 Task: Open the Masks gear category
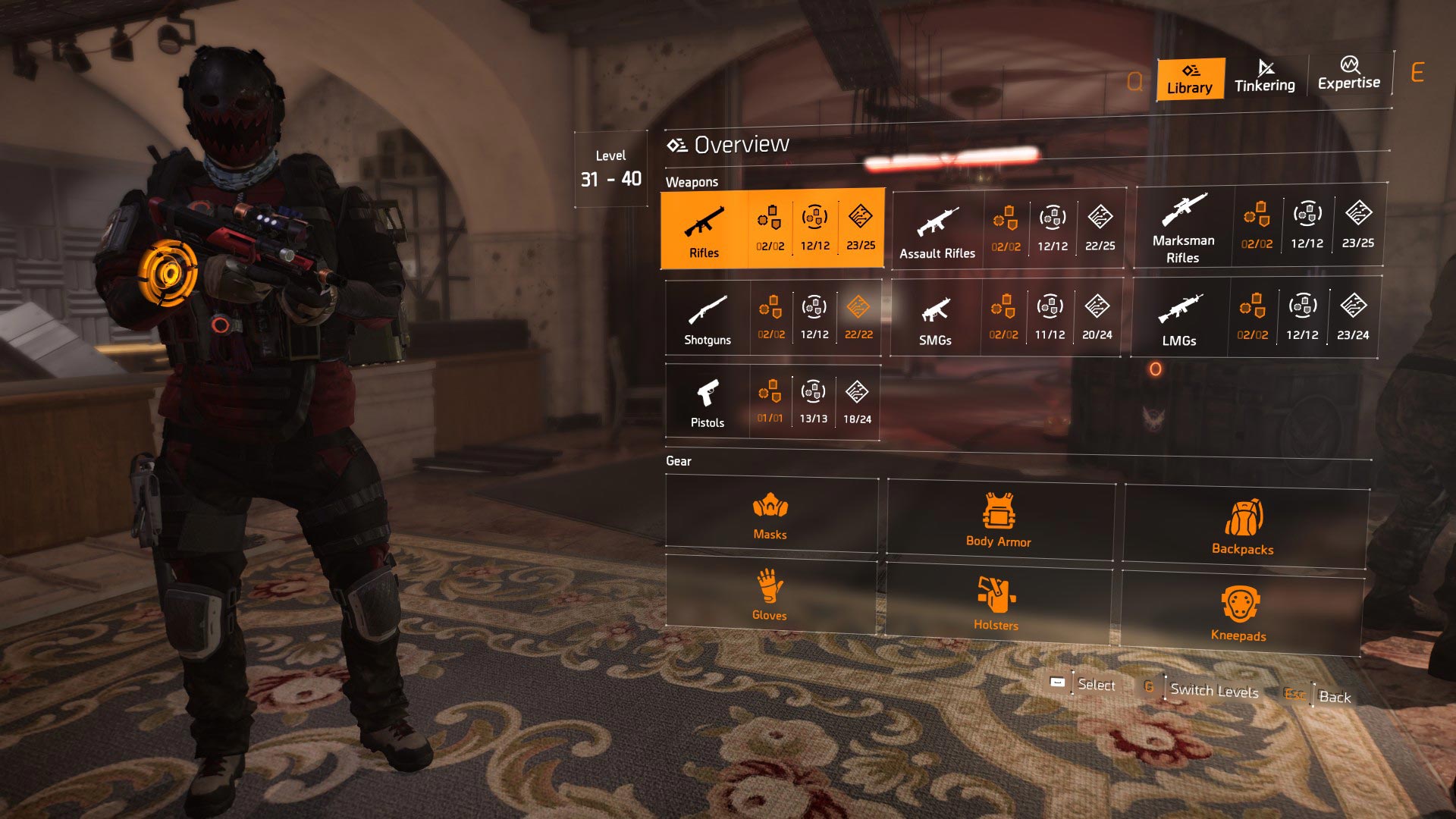point(770,516)
